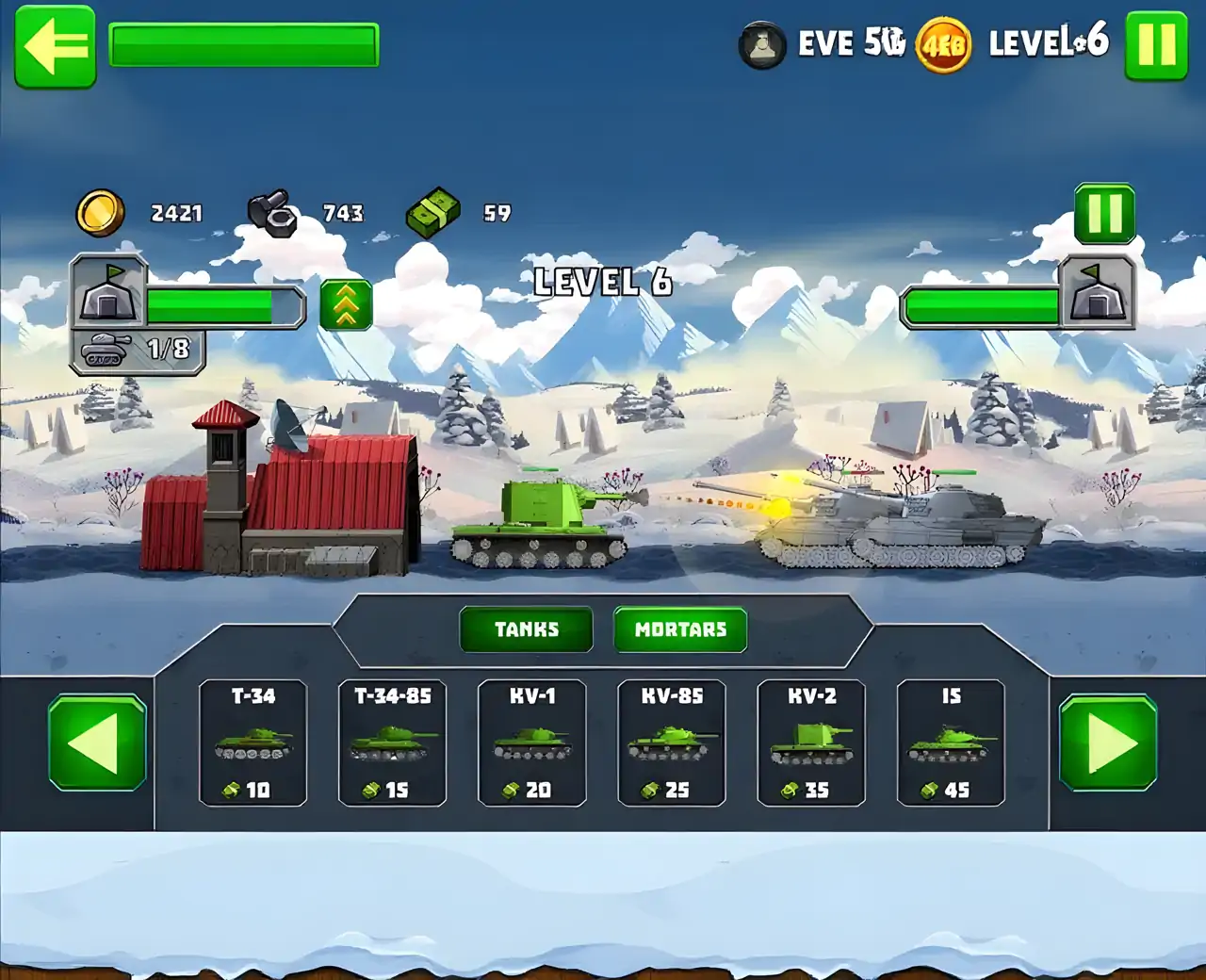This screenshot has width=1206, height=980.
Task: Pause using the top-corner pause button
Action: [x=1156, y=45]
